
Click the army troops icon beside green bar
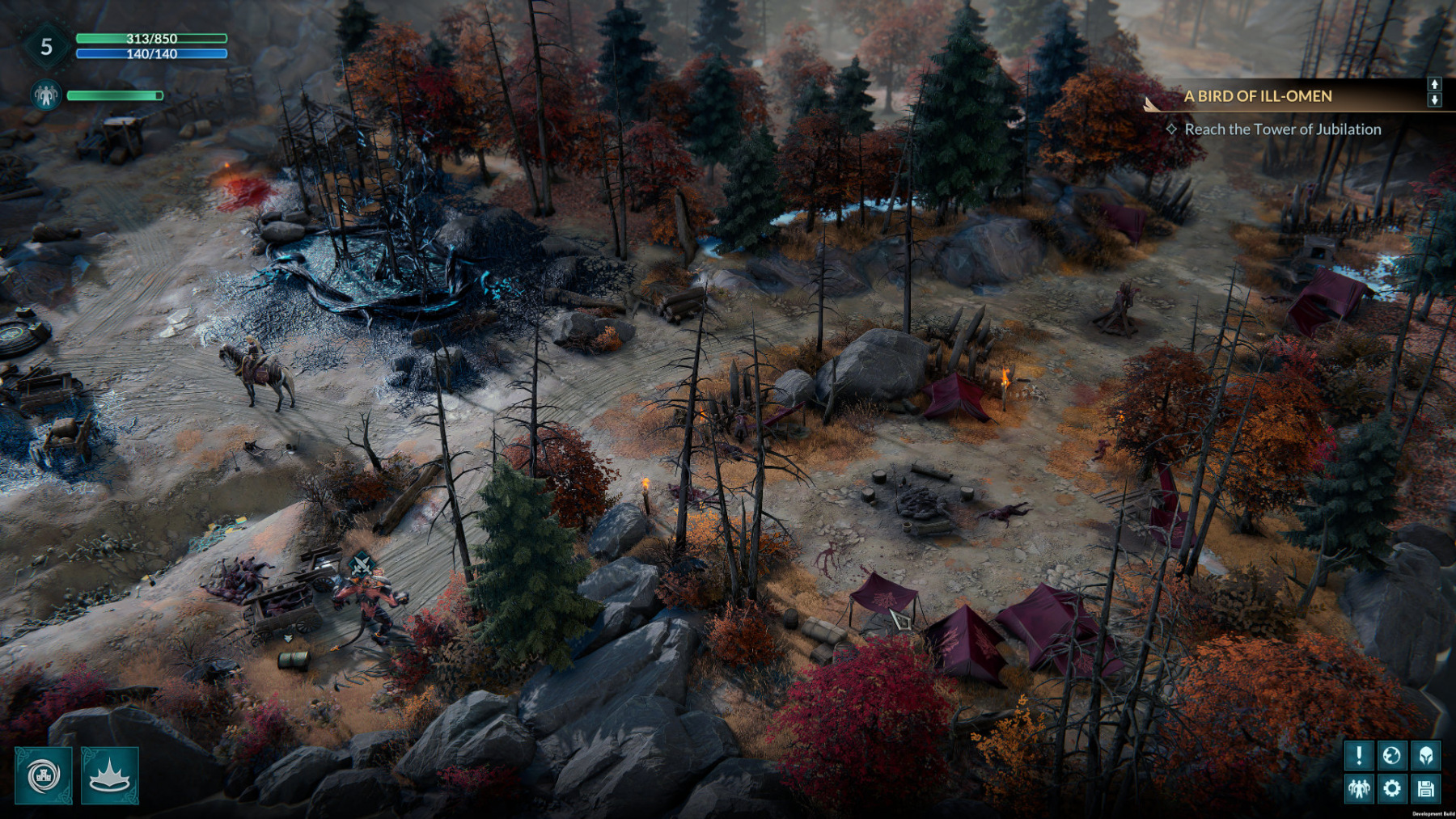pyautogui.click(x=46, y=95)
